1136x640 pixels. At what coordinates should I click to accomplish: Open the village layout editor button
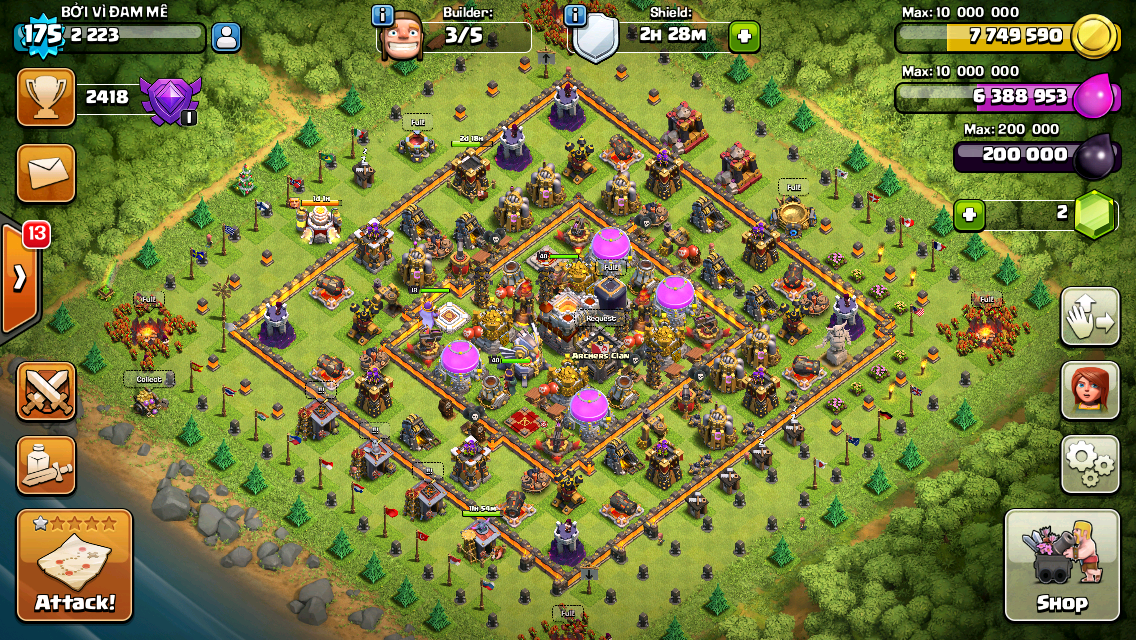(1090, 316)
